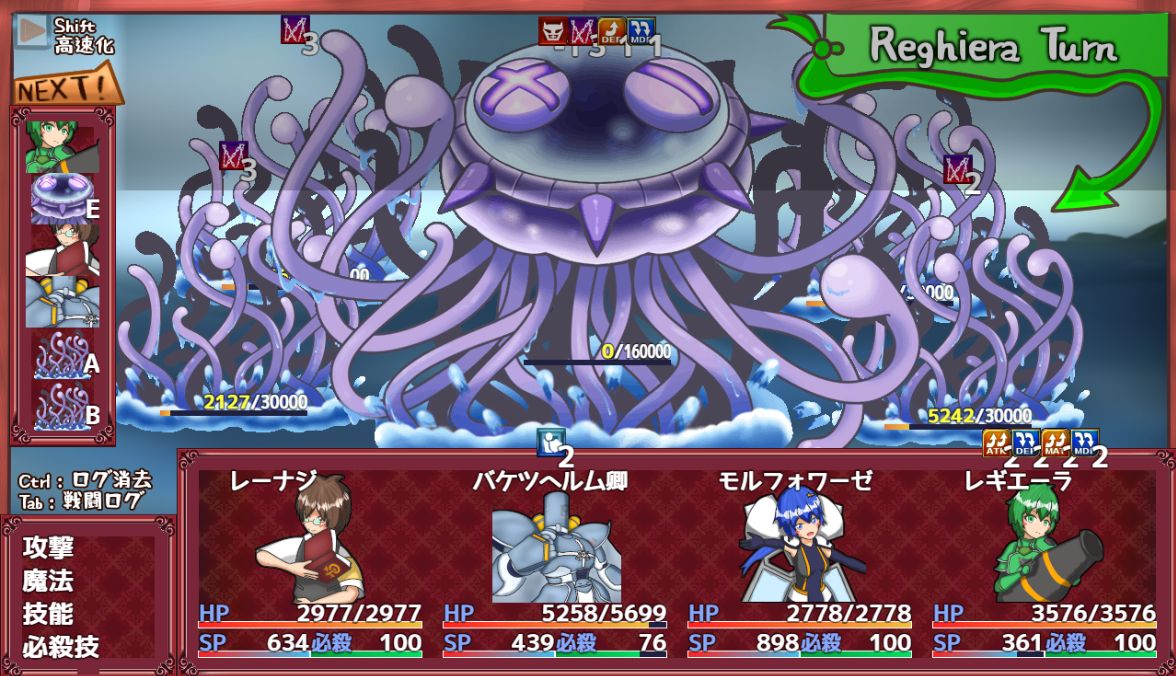1176x676 pixels.
Task: Click the green-haired portrait in turn order
Action: pos(62,146)
